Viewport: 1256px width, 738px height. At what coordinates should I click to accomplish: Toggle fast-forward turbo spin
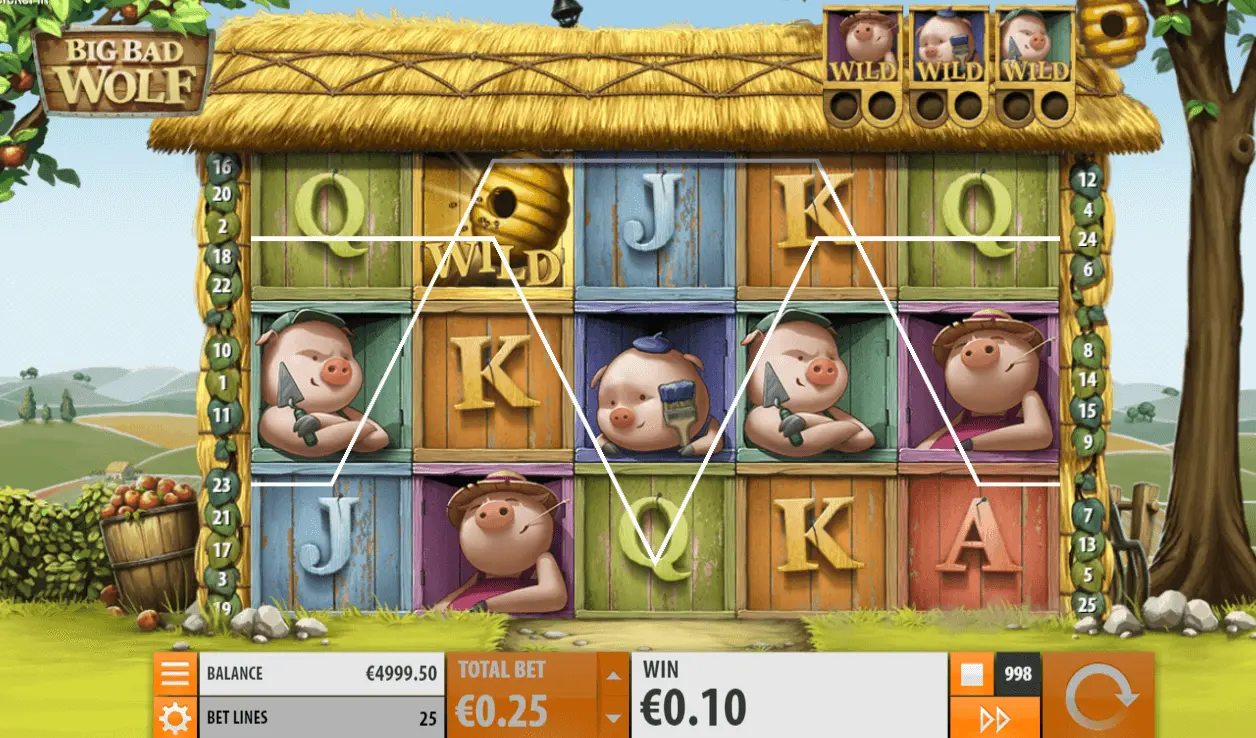point(992,718)
